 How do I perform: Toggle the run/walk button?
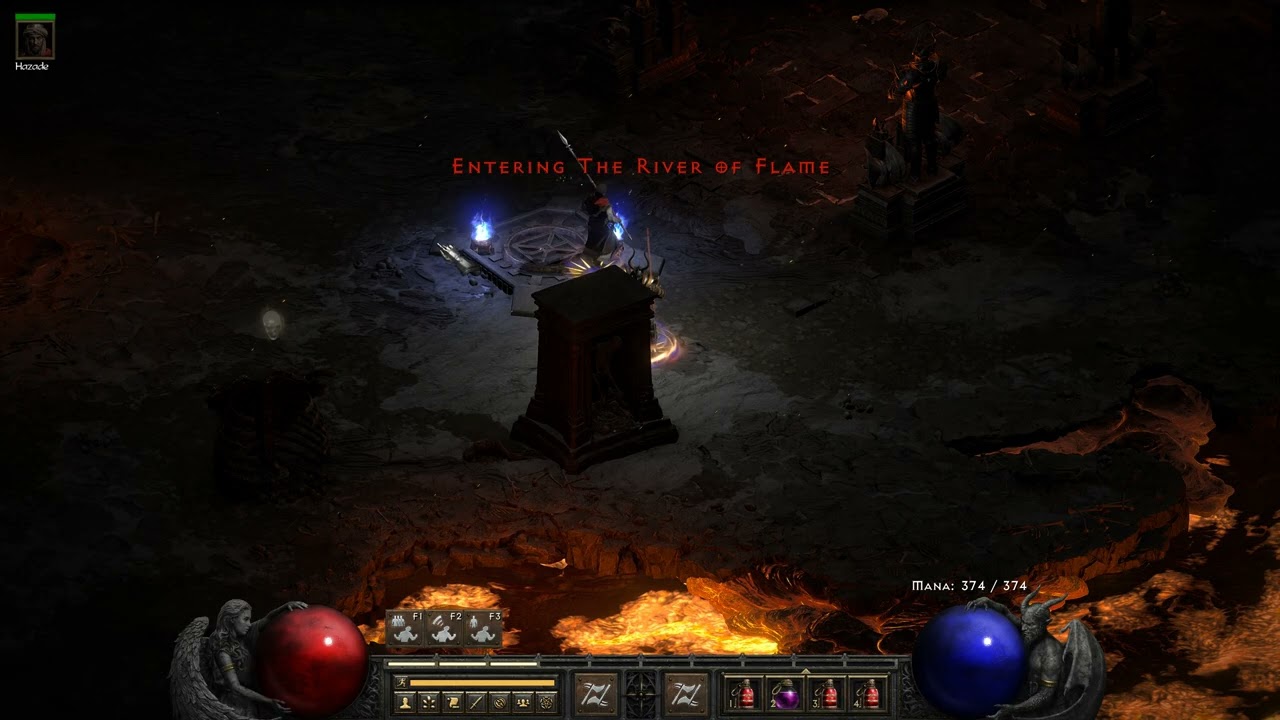point(402,682)
